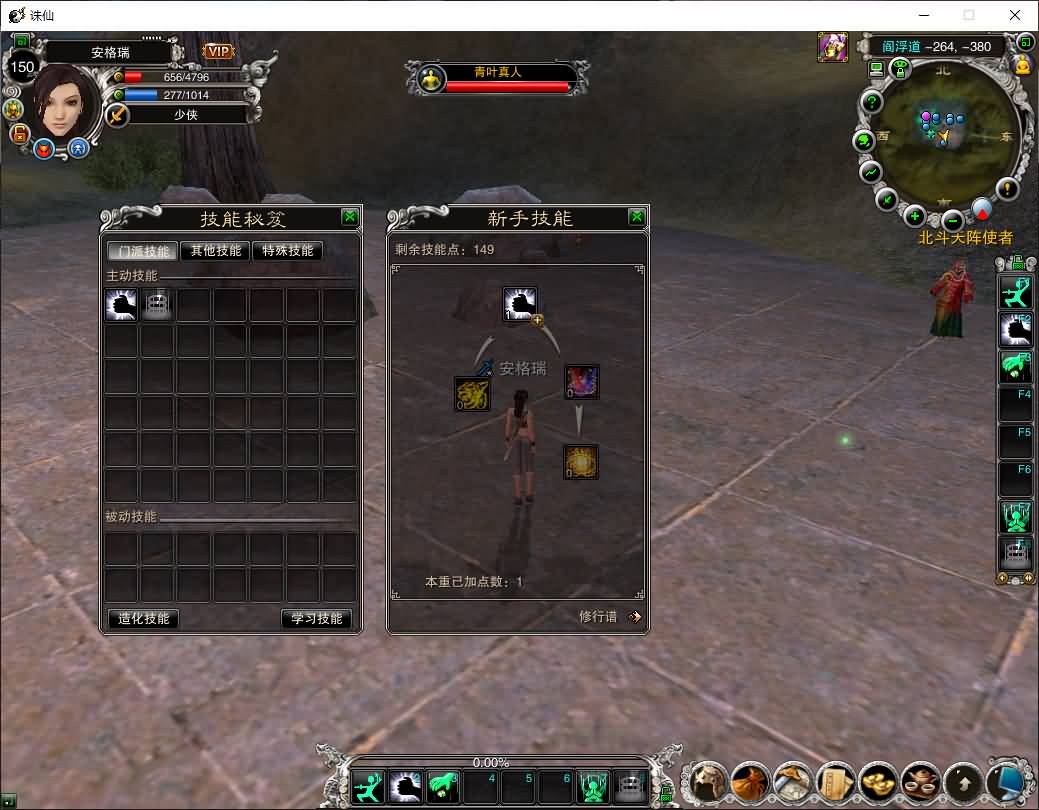Close the 新手技能 panel
Image resolution: width=1039 pixels, height=810 pixels.
point(637,216)
